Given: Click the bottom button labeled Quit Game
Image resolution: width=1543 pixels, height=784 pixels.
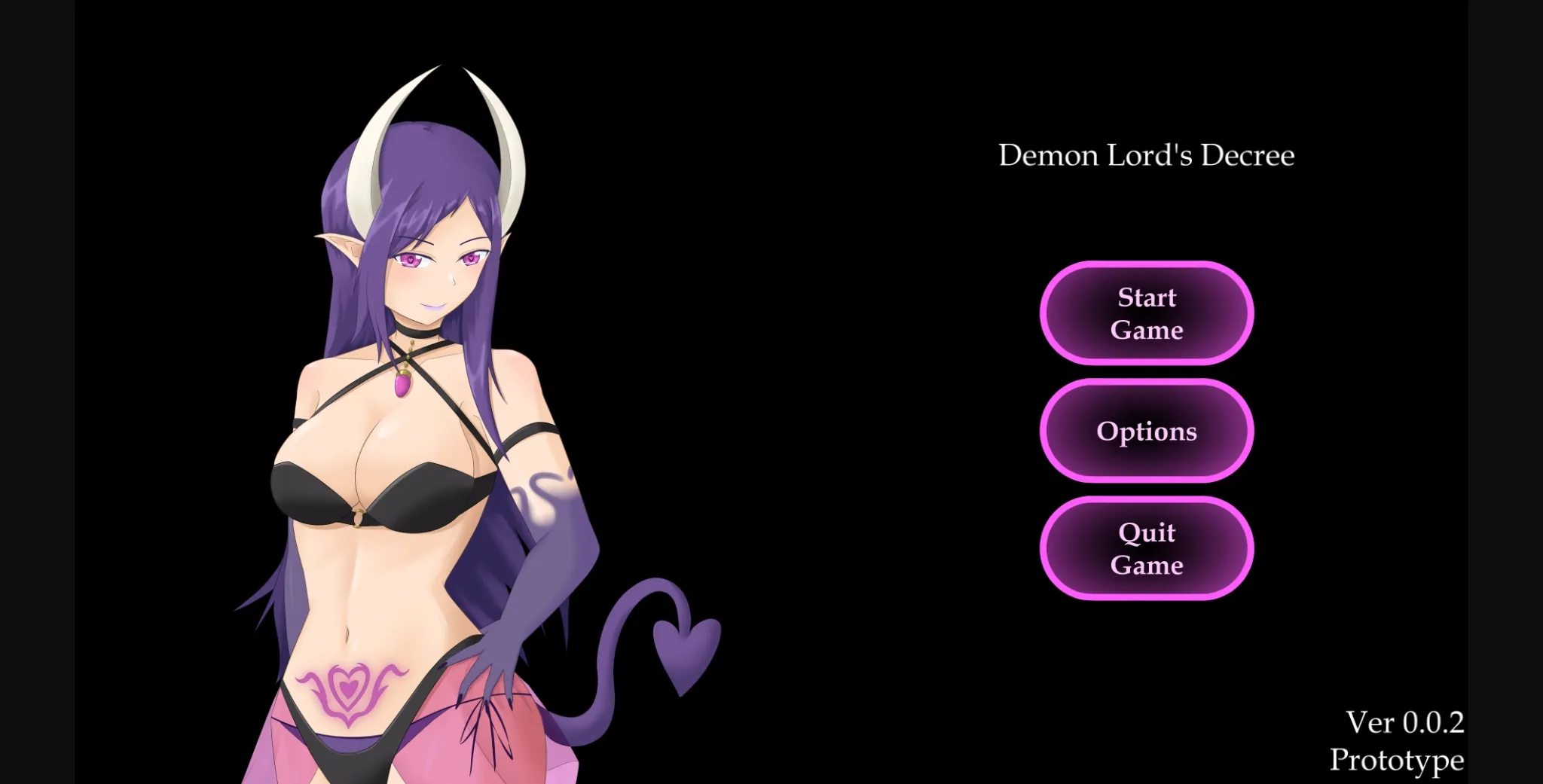Looking at the screenshot, I should point(1146,548).
